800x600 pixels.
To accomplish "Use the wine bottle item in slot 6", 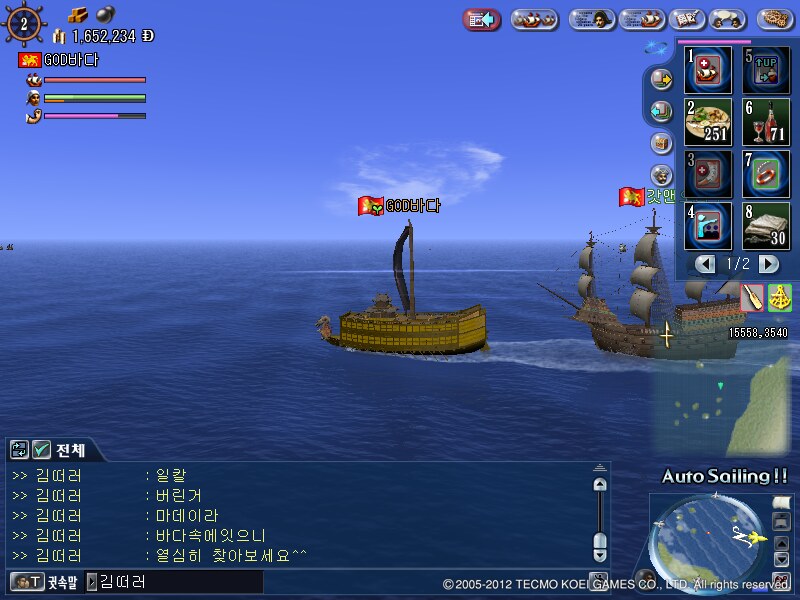I will [767, 122].
